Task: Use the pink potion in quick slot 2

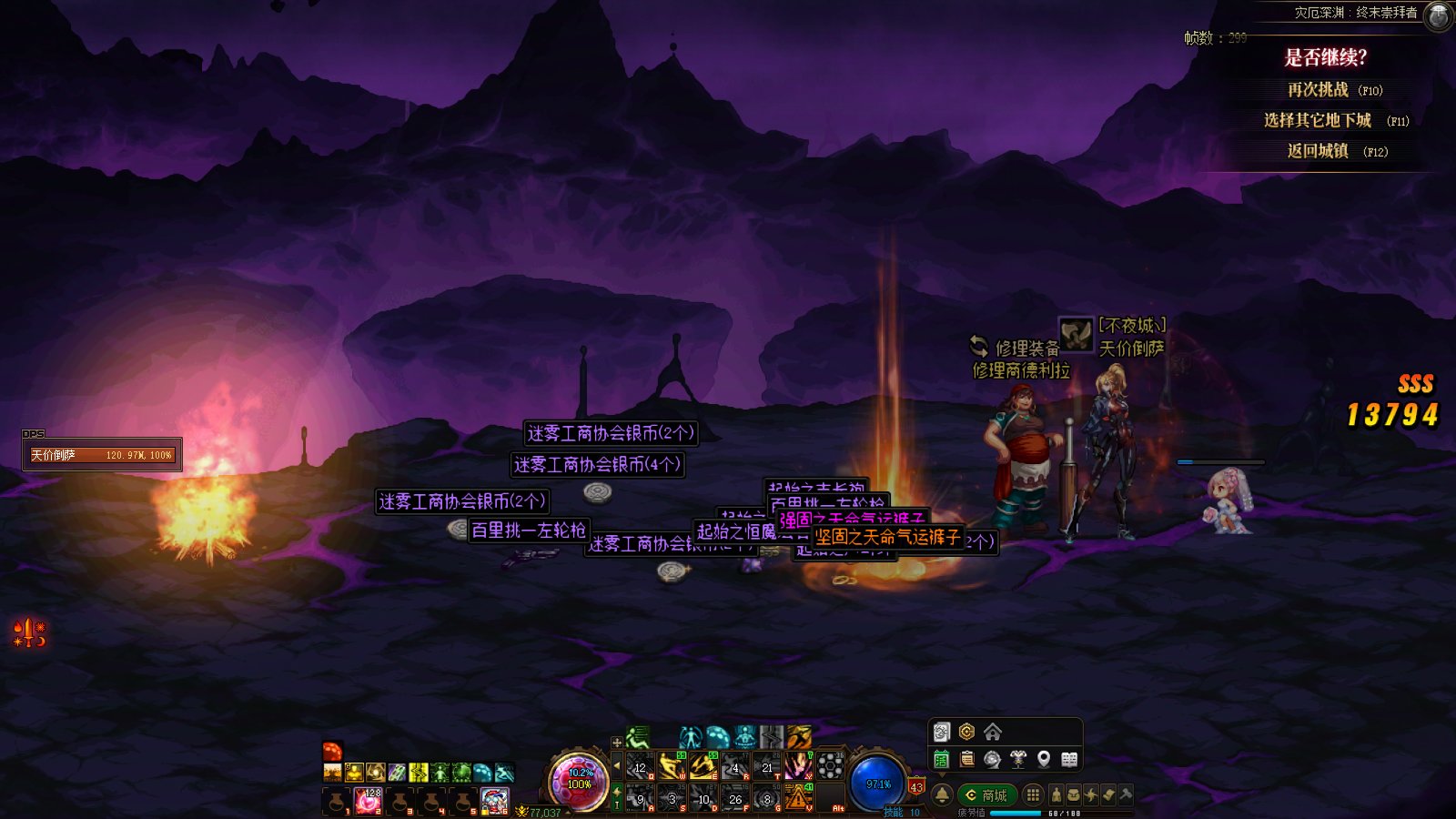Action: click(369, 801)
